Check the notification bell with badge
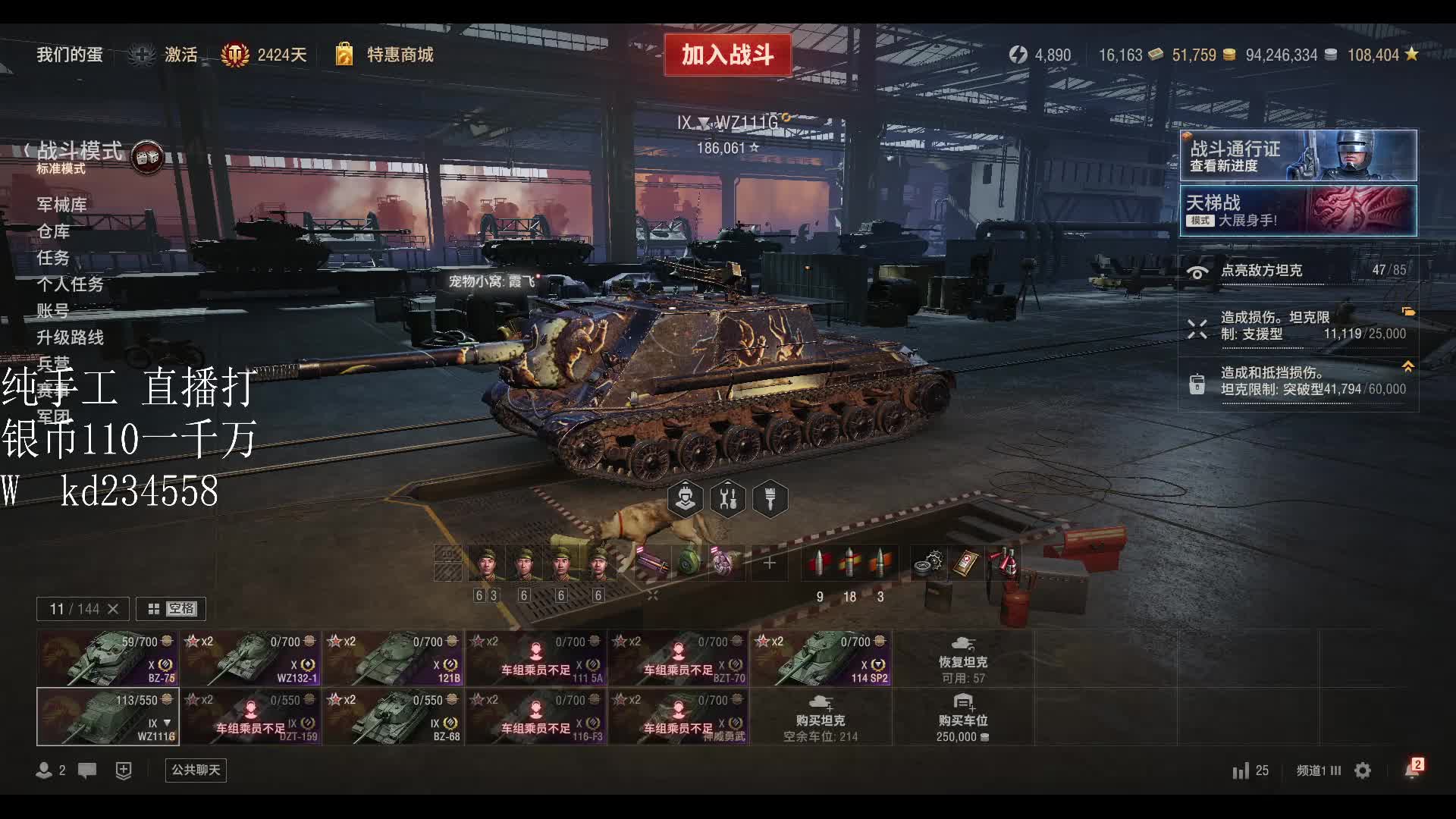 click(x=1412, y=770)
